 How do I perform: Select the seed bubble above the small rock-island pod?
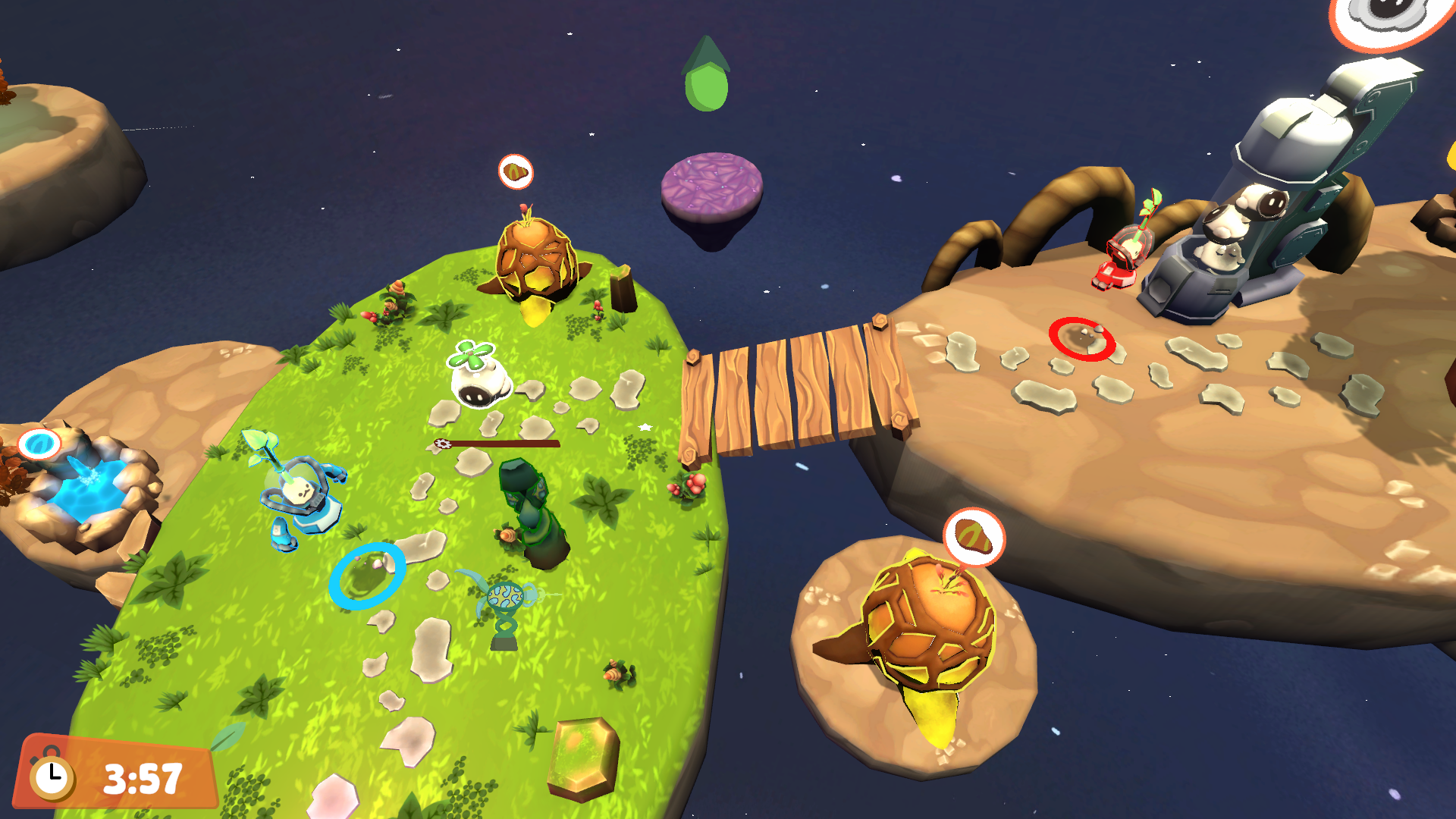(x=974, y=537)
